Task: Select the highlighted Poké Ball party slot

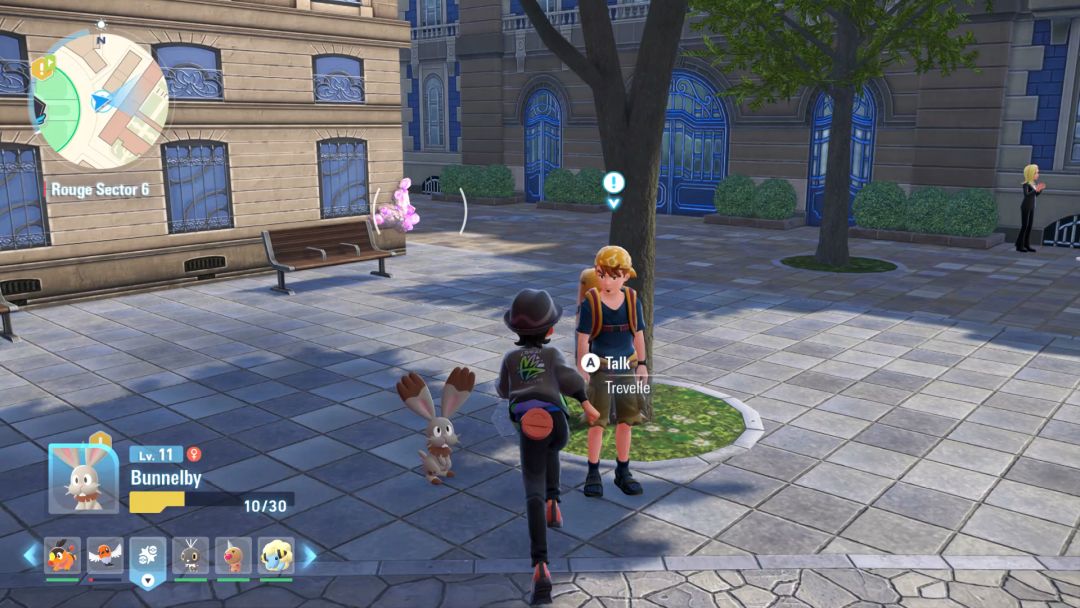Action: (x=148, y=557)
